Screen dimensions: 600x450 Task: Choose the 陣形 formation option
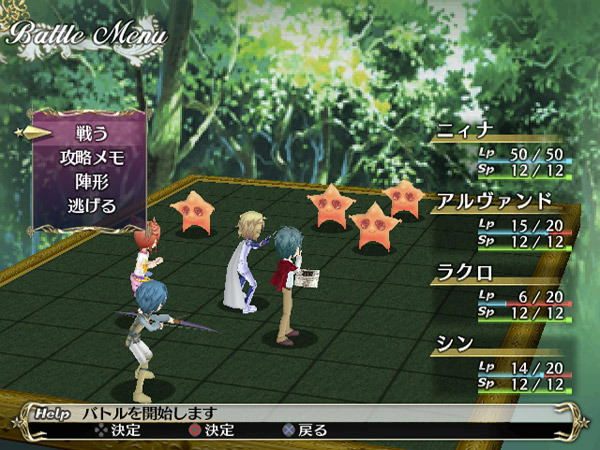point(92,182)
